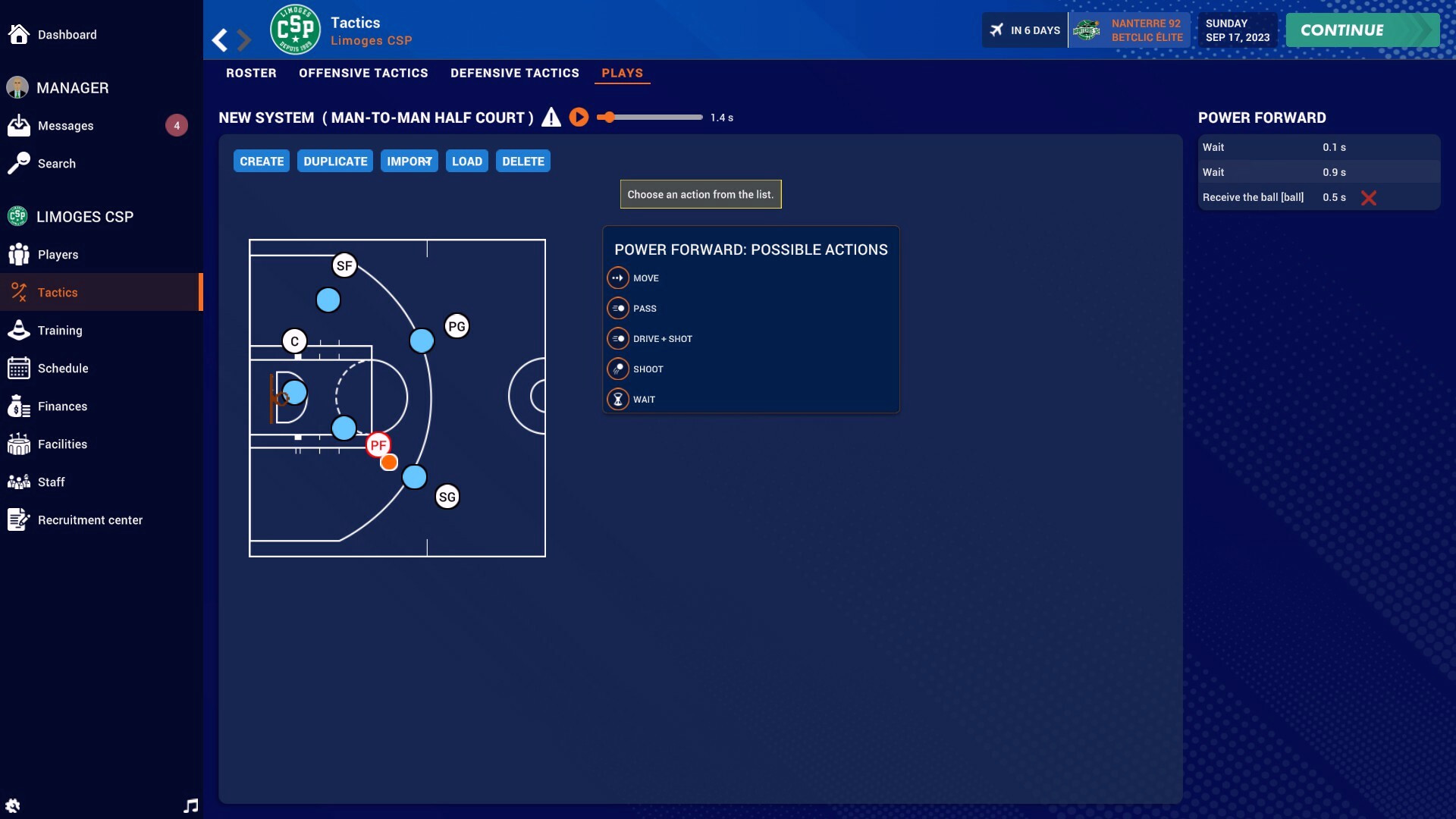Open the Training section
This screenshot has height=819, width=1456.
click(x=60, y=331)
